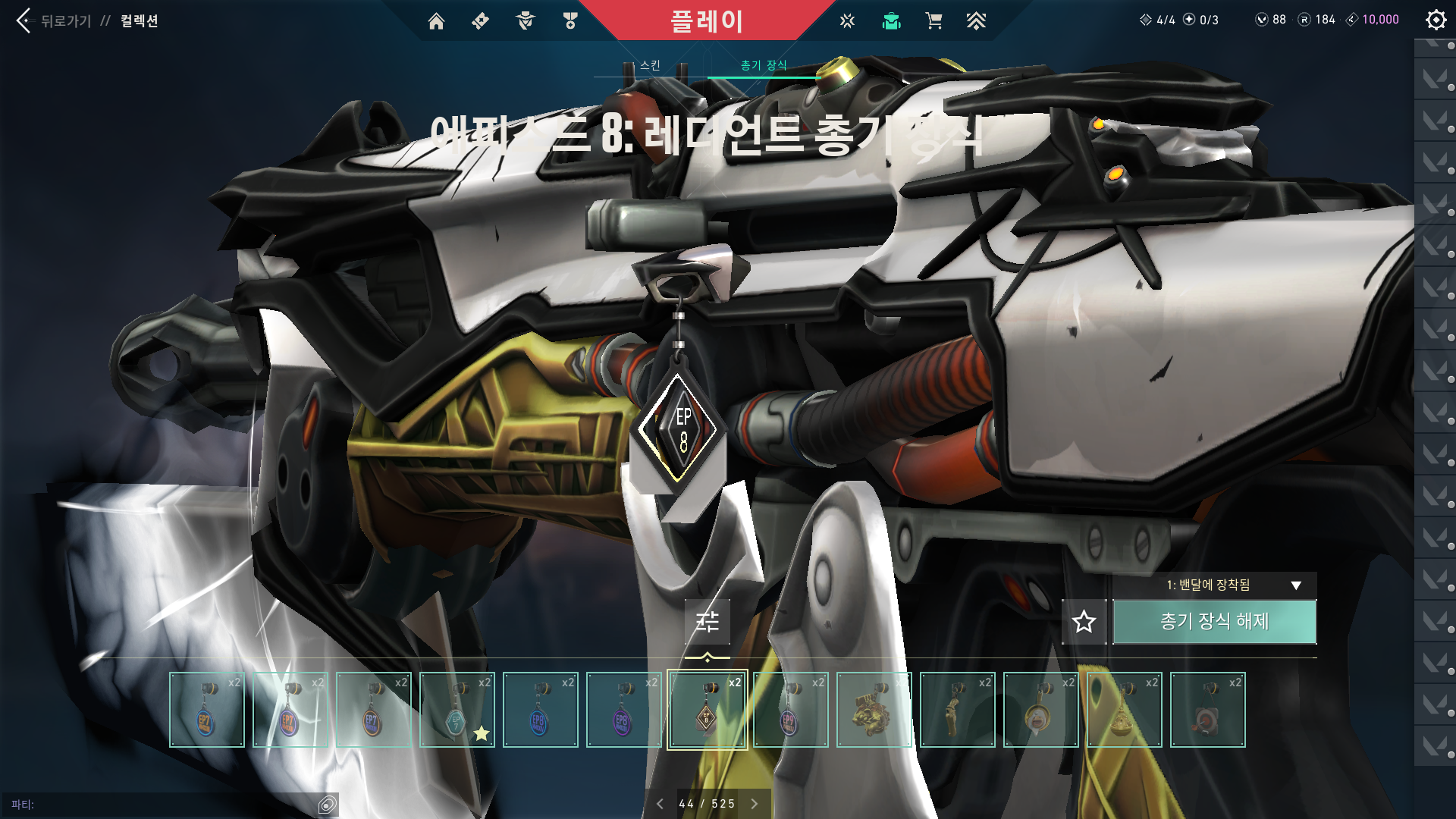Image resolution: width=1456 pixels, height=819 pixels.
Task: Open the home screen icon
Action: 436,21
